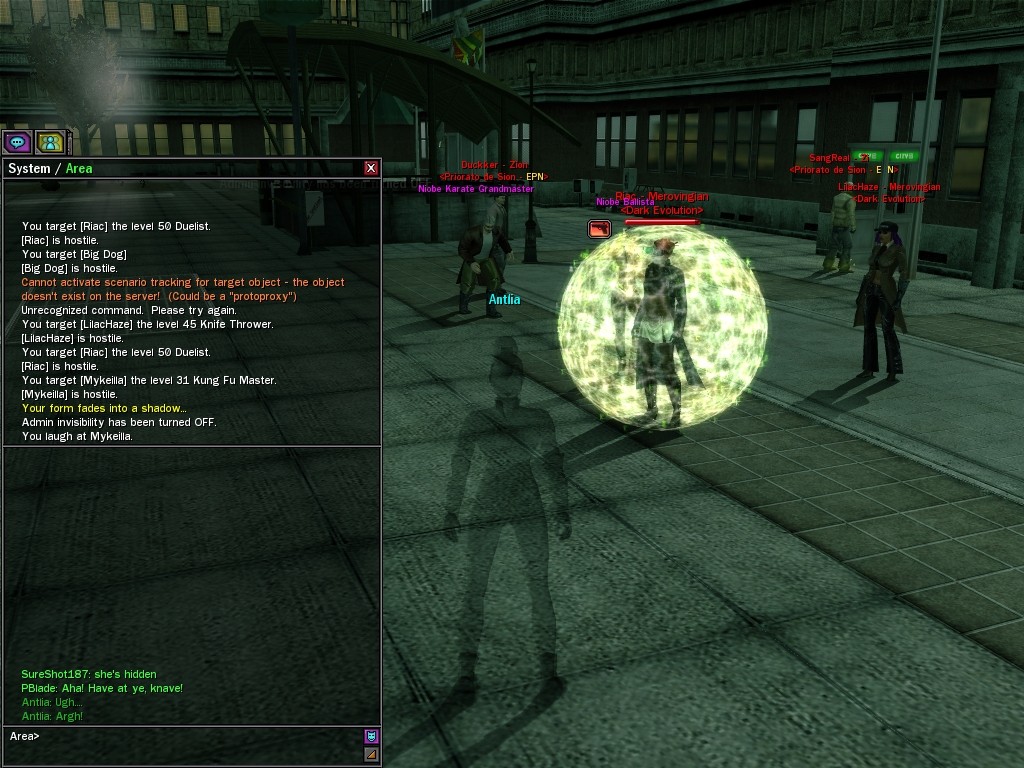Open the purple speech bubble chat icon
This screenshot has width=1024, height=768.
tap(17, 142)
